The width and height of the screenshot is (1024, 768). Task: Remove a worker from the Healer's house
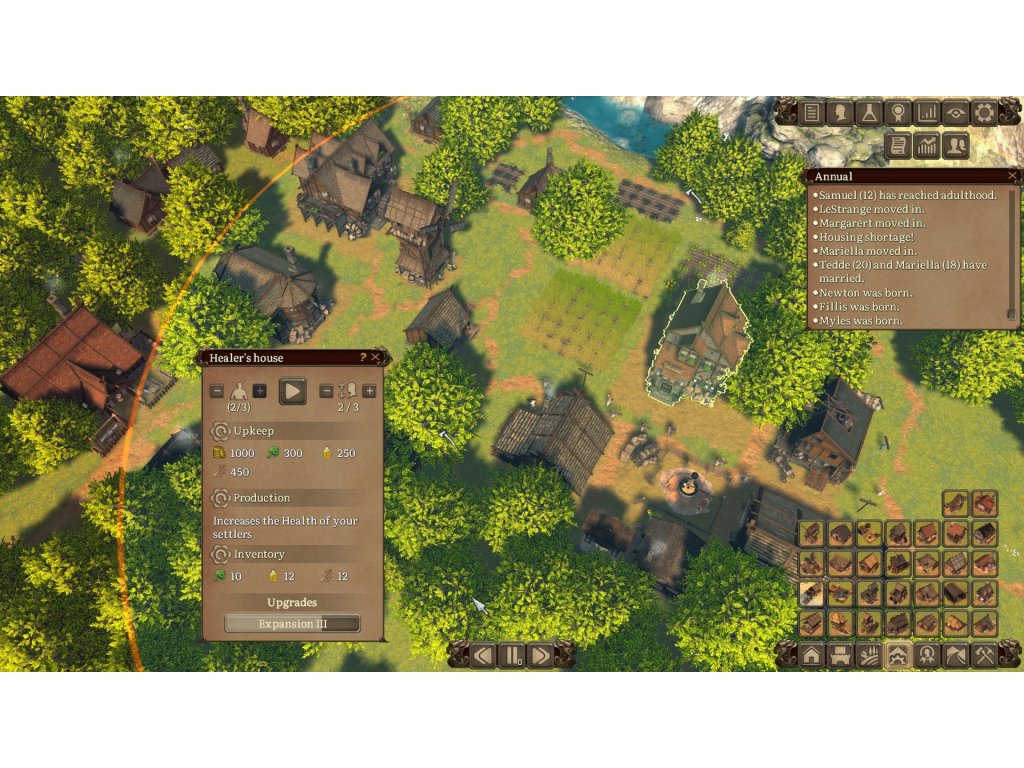(x=217, y=390)
